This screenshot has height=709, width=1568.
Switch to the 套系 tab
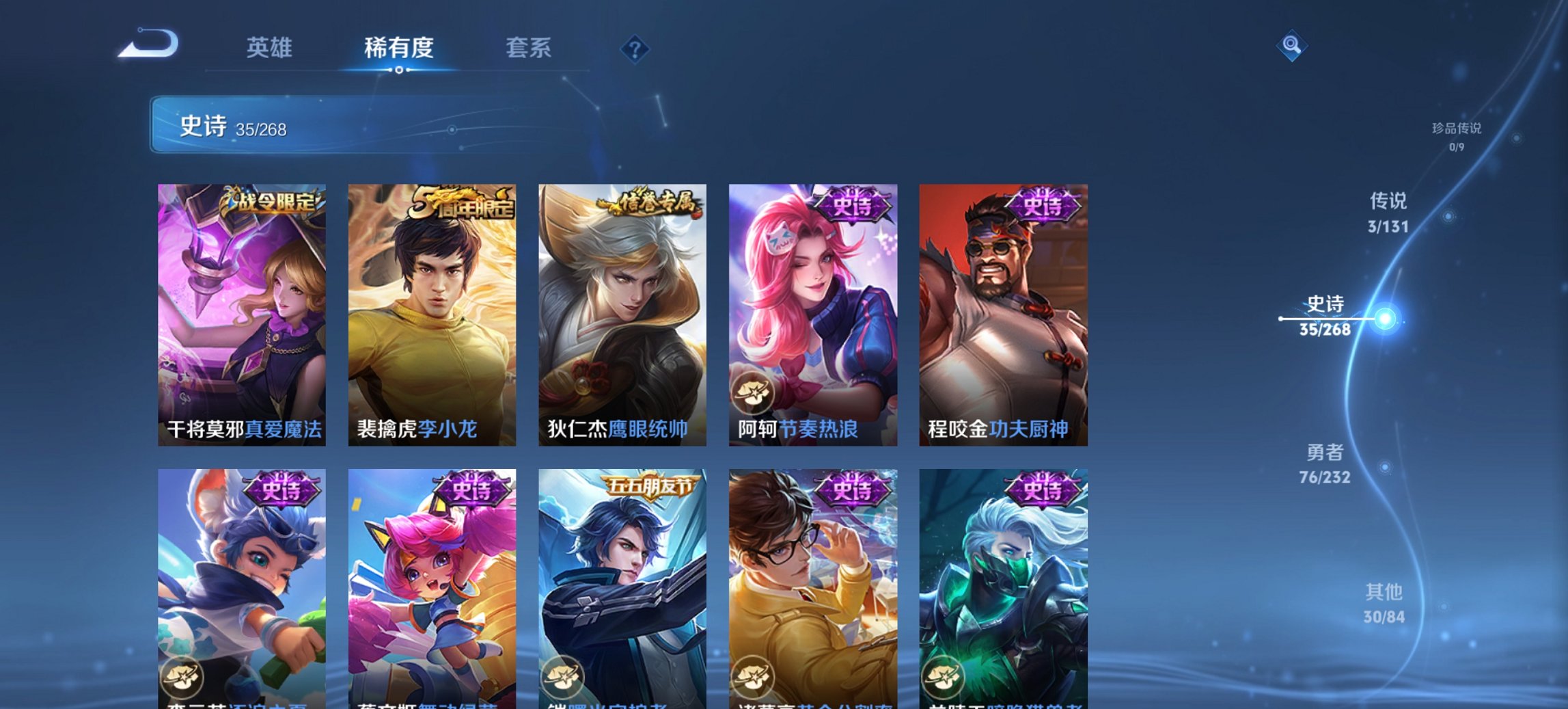click(x=528, y=48)
